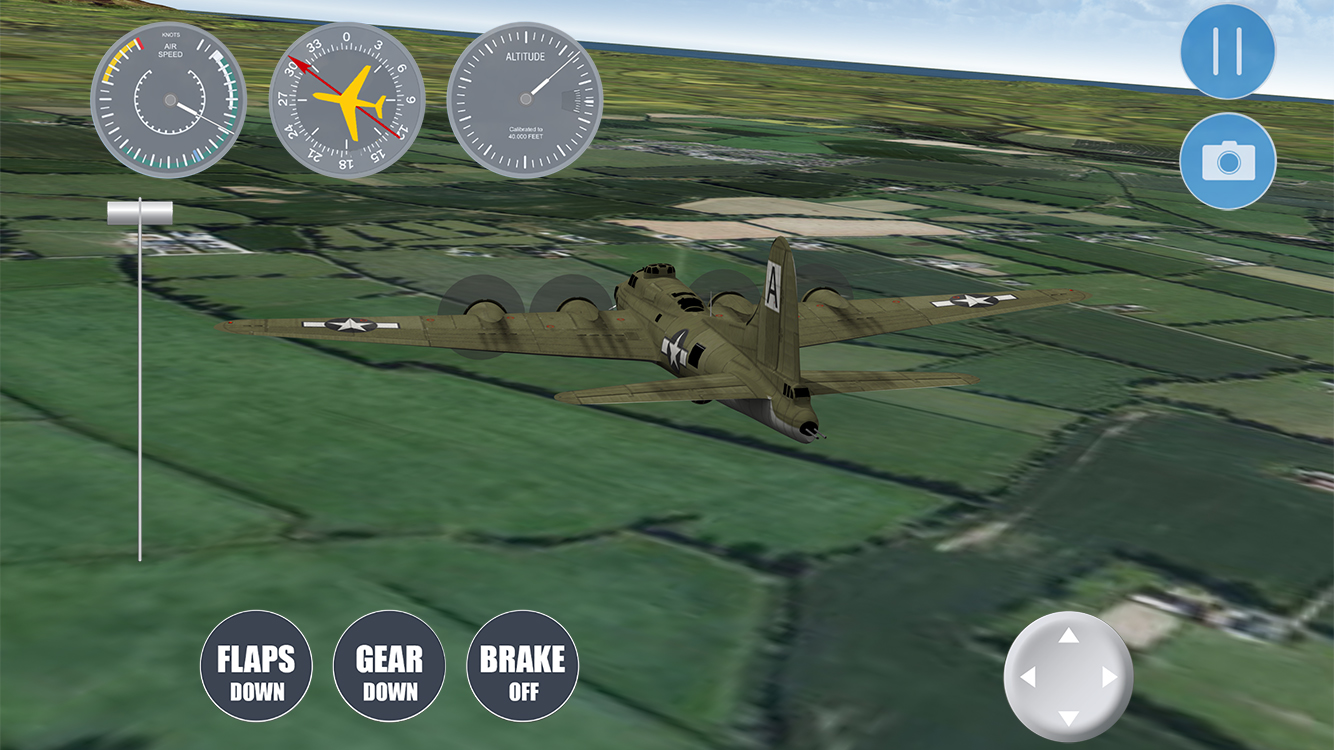Toggle the Gear Down button
The width and height of the screenshot is (1334, 750).
(389, 666)
